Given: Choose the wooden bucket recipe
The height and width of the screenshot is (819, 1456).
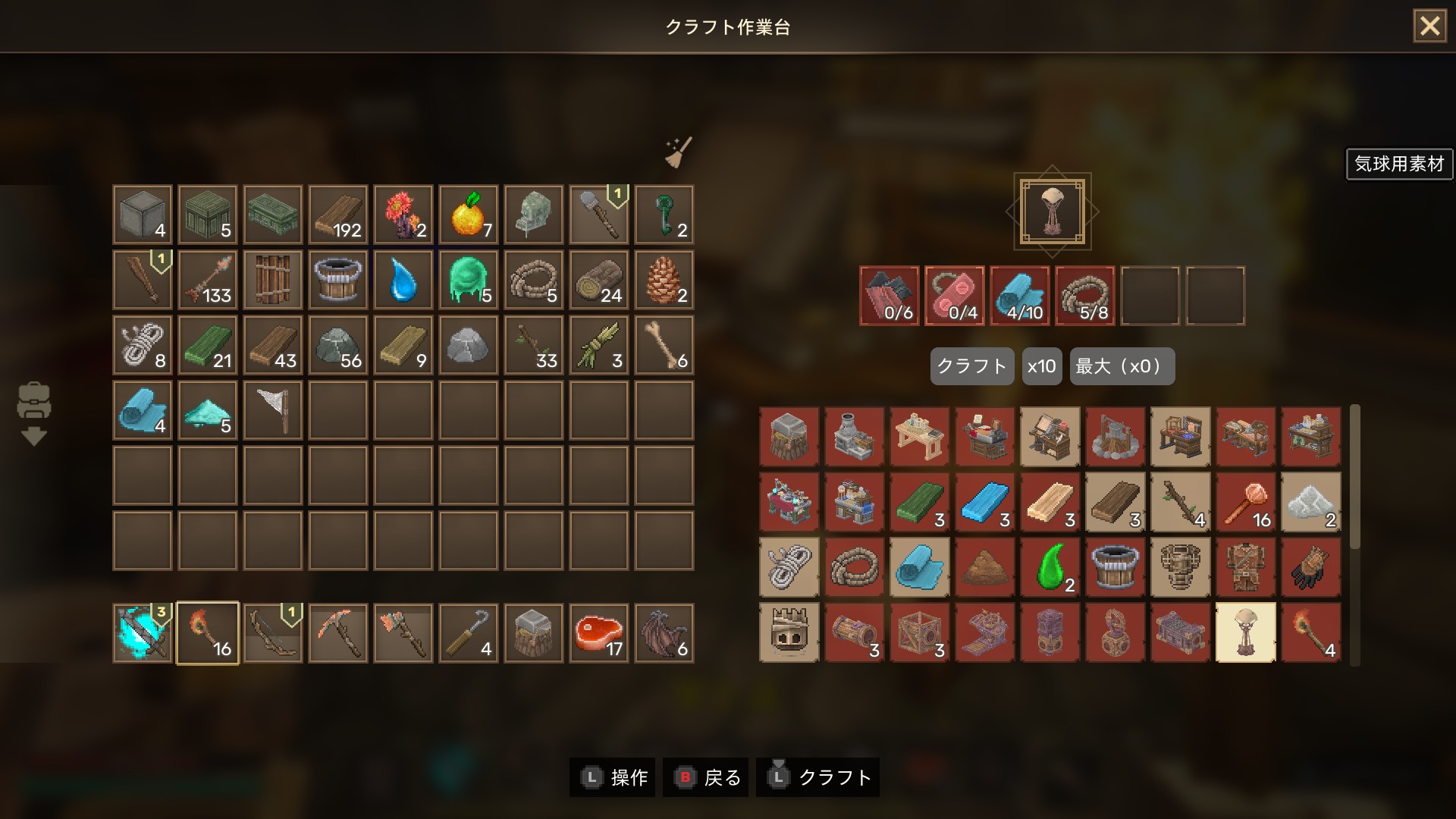Looking at the screenshot, I should pos(1115,567).
